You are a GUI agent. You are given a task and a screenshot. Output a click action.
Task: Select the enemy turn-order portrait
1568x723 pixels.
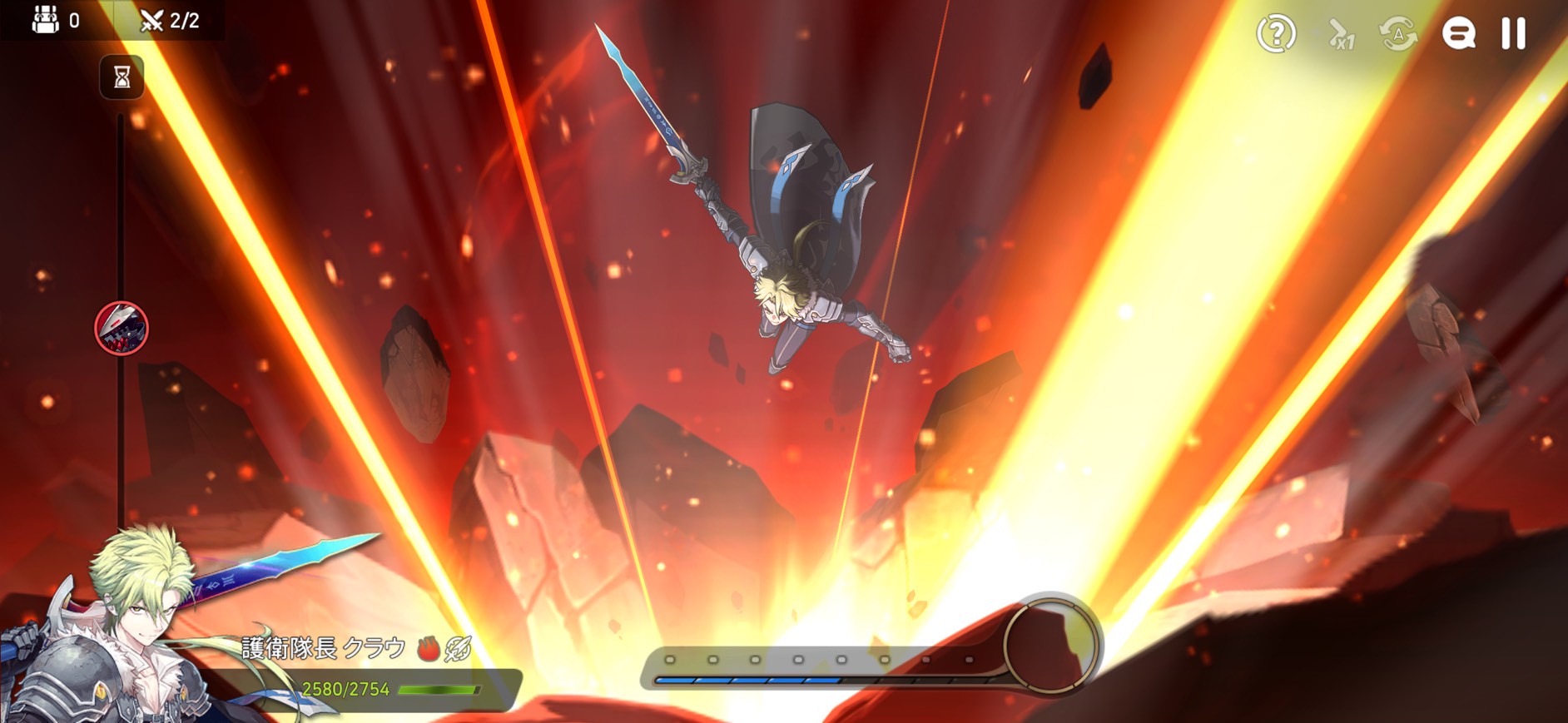point(122,328)
